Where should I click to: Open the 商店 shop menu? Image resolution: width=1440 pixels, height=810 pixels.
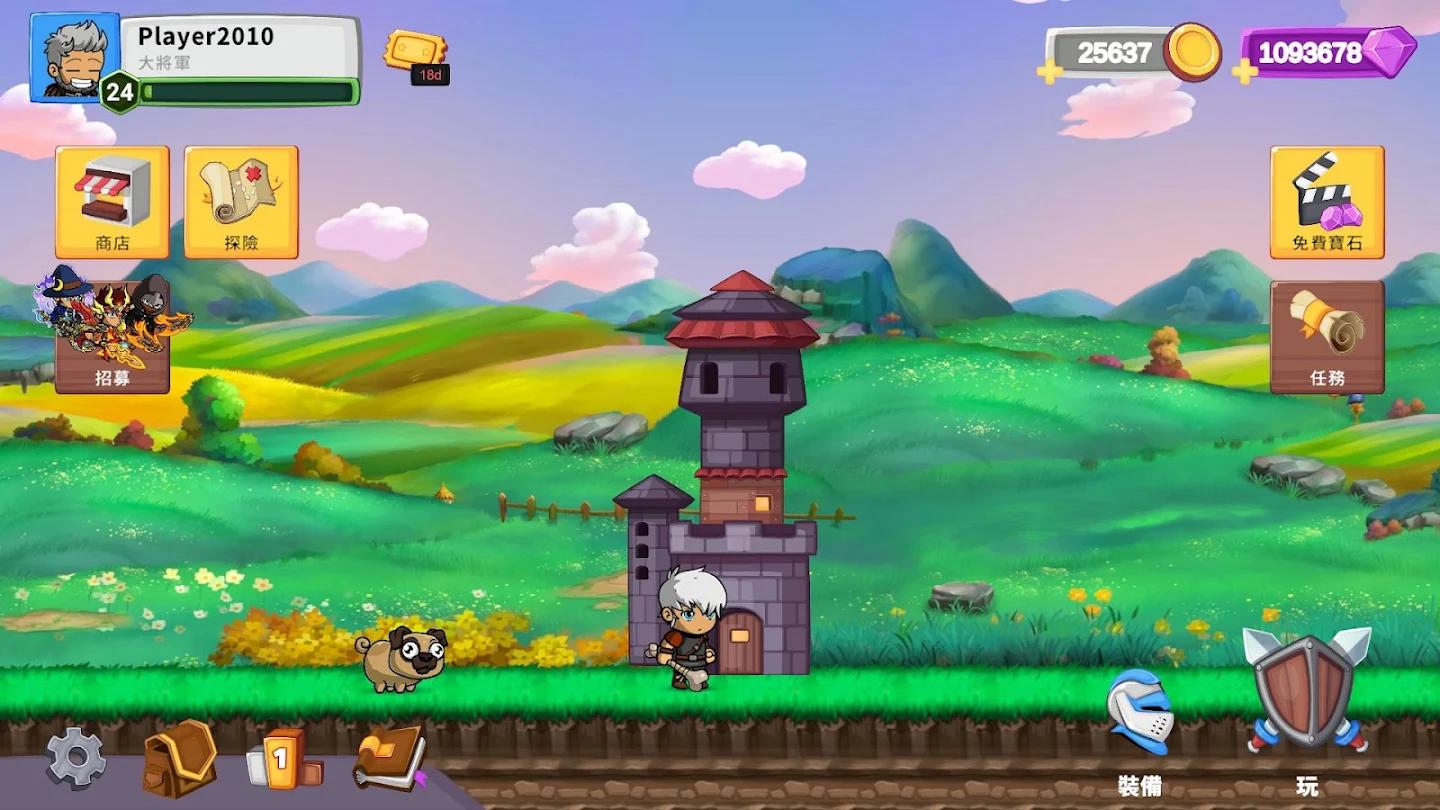click(x=112, y=202)
